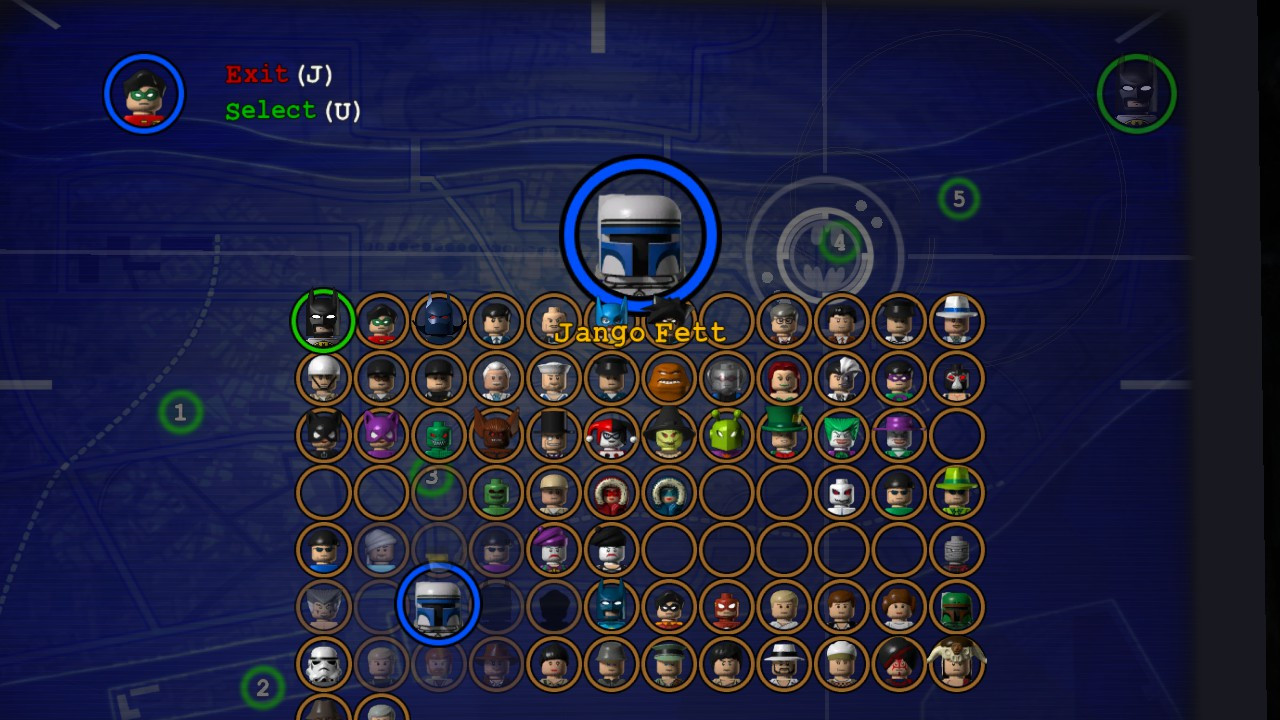
Task: Select the Stormtrooper character
Action: (323, 663)
